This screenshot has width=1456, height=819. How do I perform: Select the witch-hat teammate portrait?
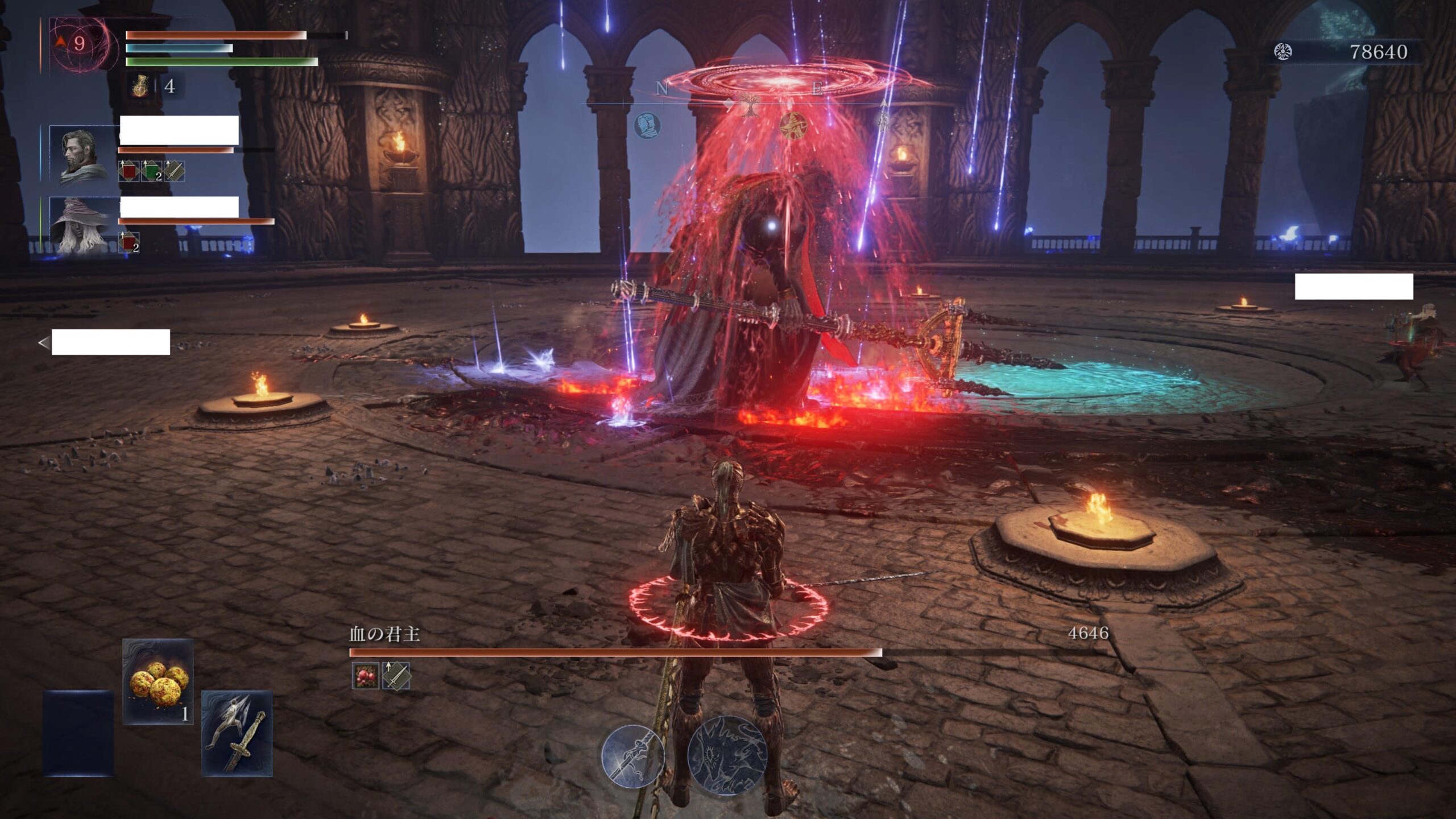click(82, 226)
